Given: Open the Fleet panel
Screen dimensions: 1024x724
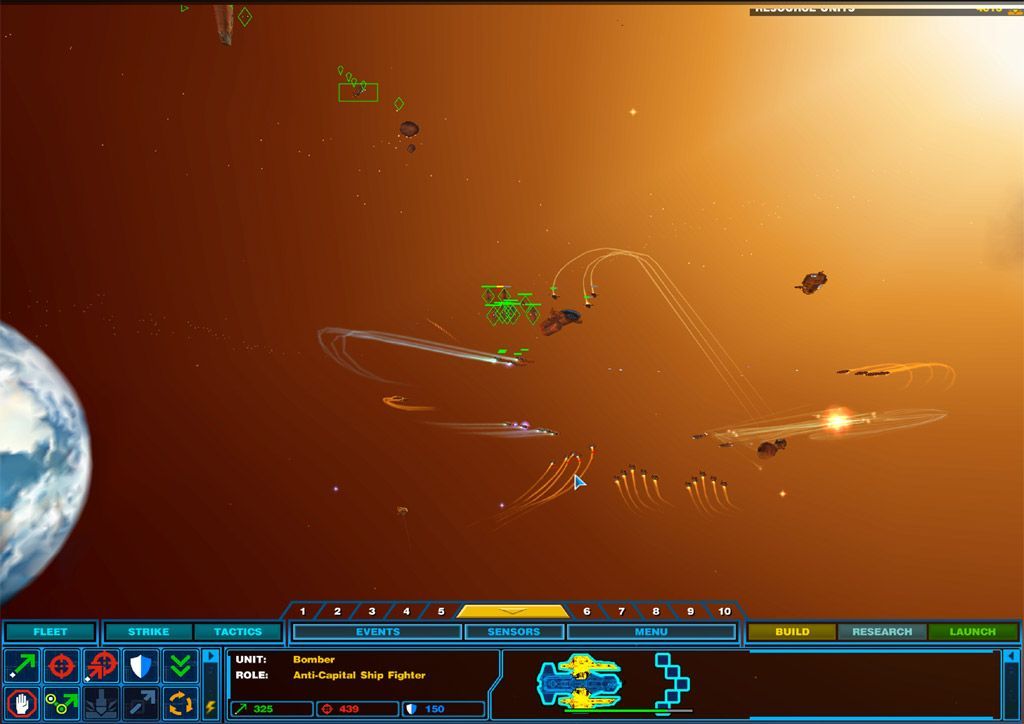Looking at the screenshot, I should (50, 632).
